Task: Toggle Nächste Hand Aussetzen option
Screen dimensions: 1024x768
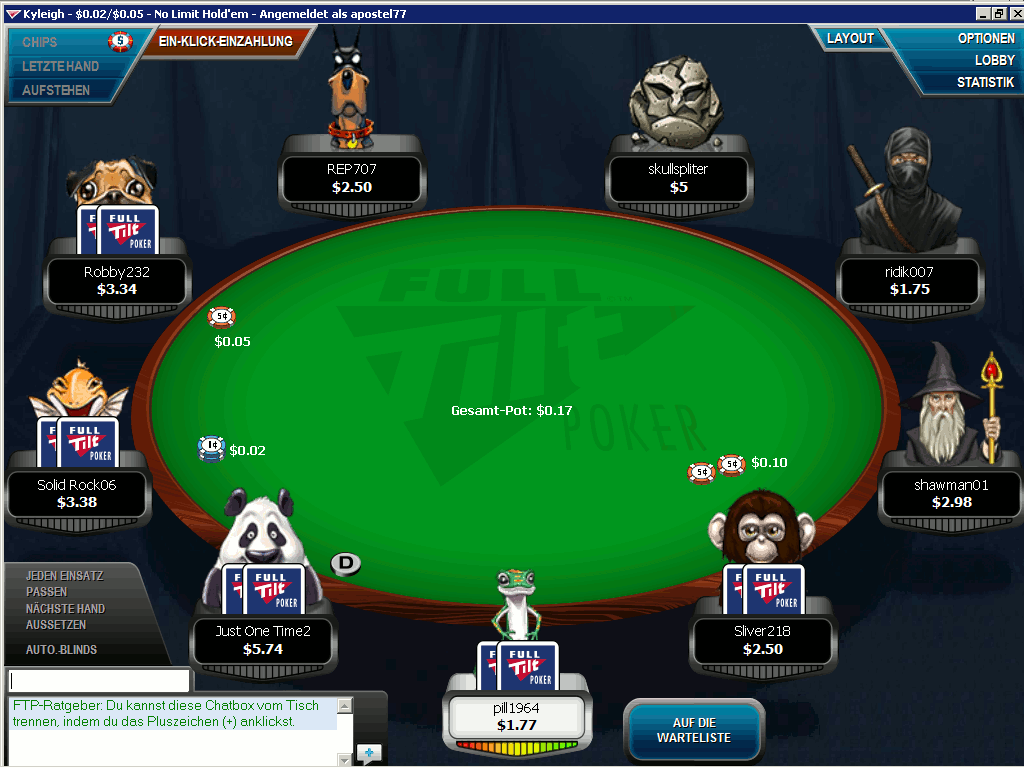Action: click(x=65, y=616)
